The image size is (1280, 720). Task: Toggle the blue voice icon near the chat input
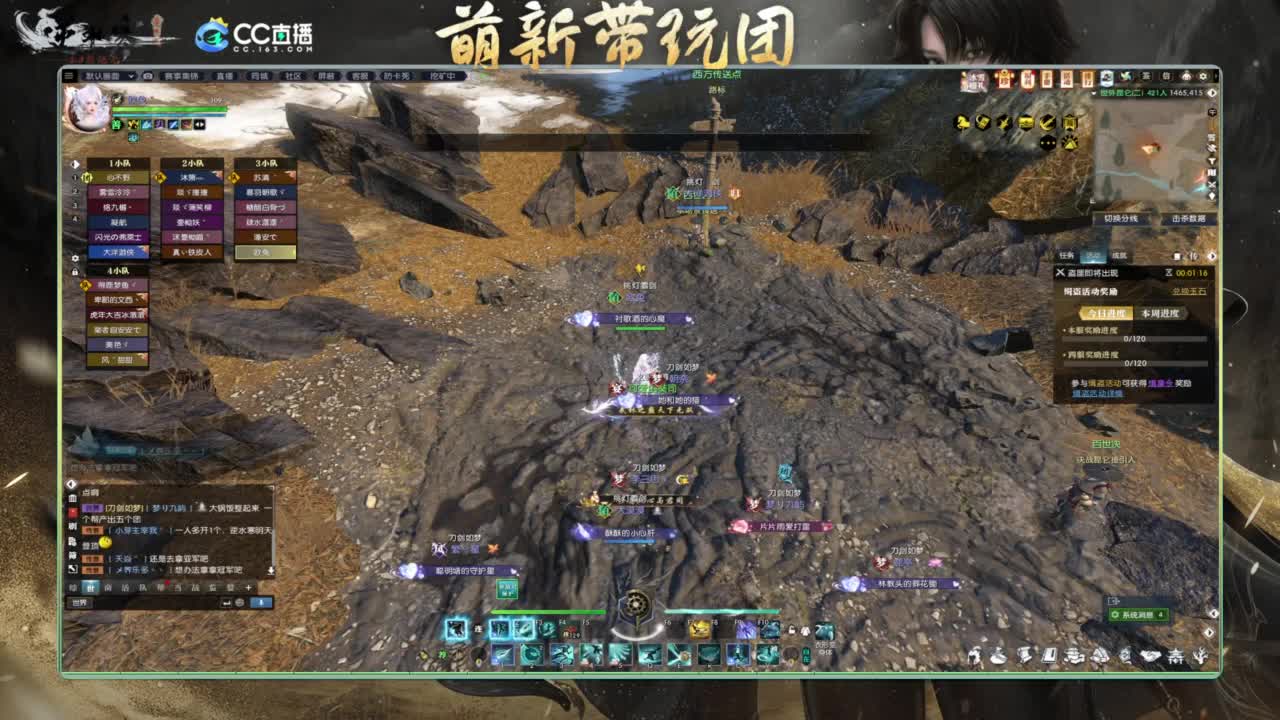coord(260,602)
